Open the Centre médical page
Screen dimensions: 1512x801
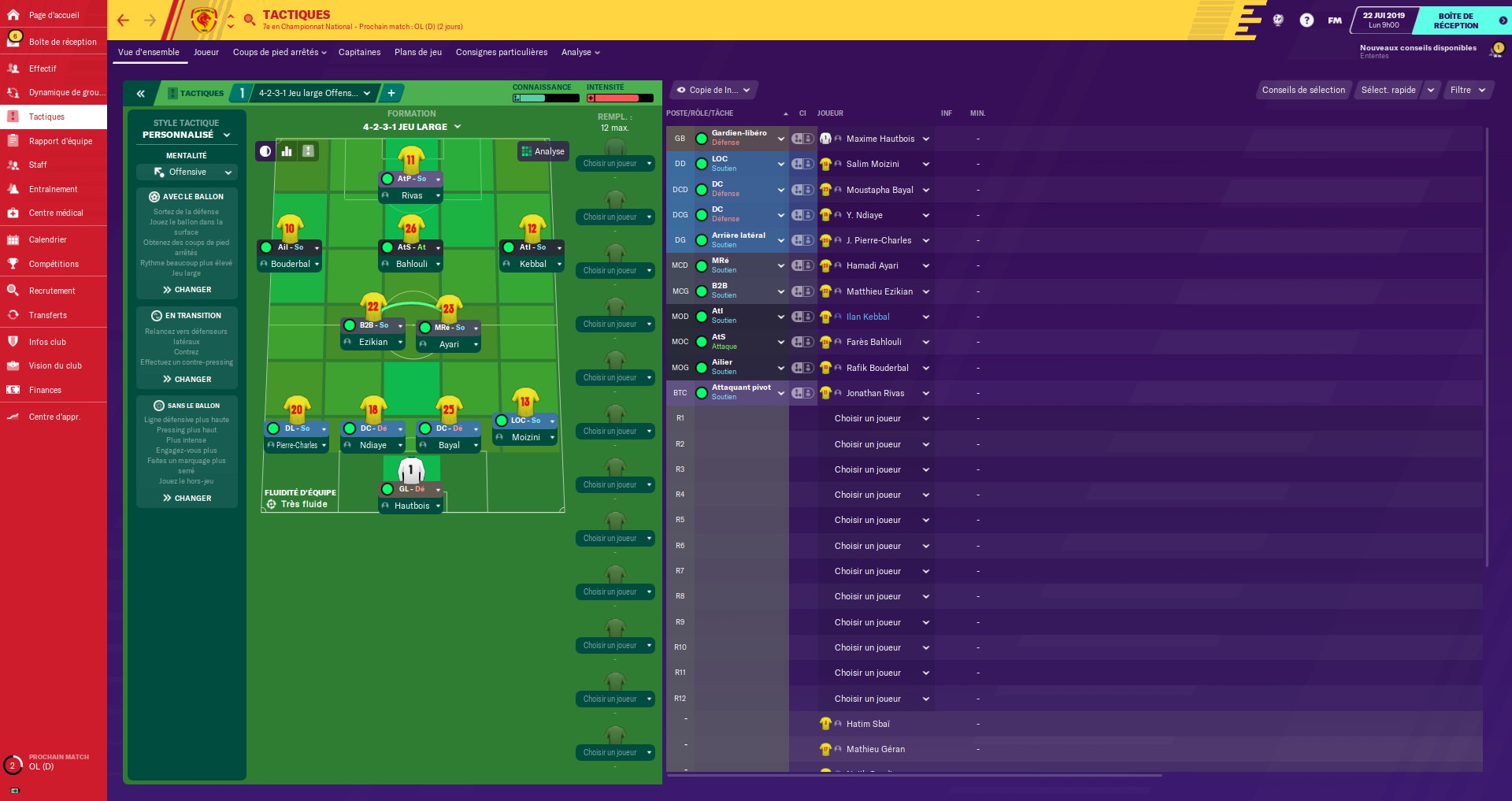coord(55,213)
